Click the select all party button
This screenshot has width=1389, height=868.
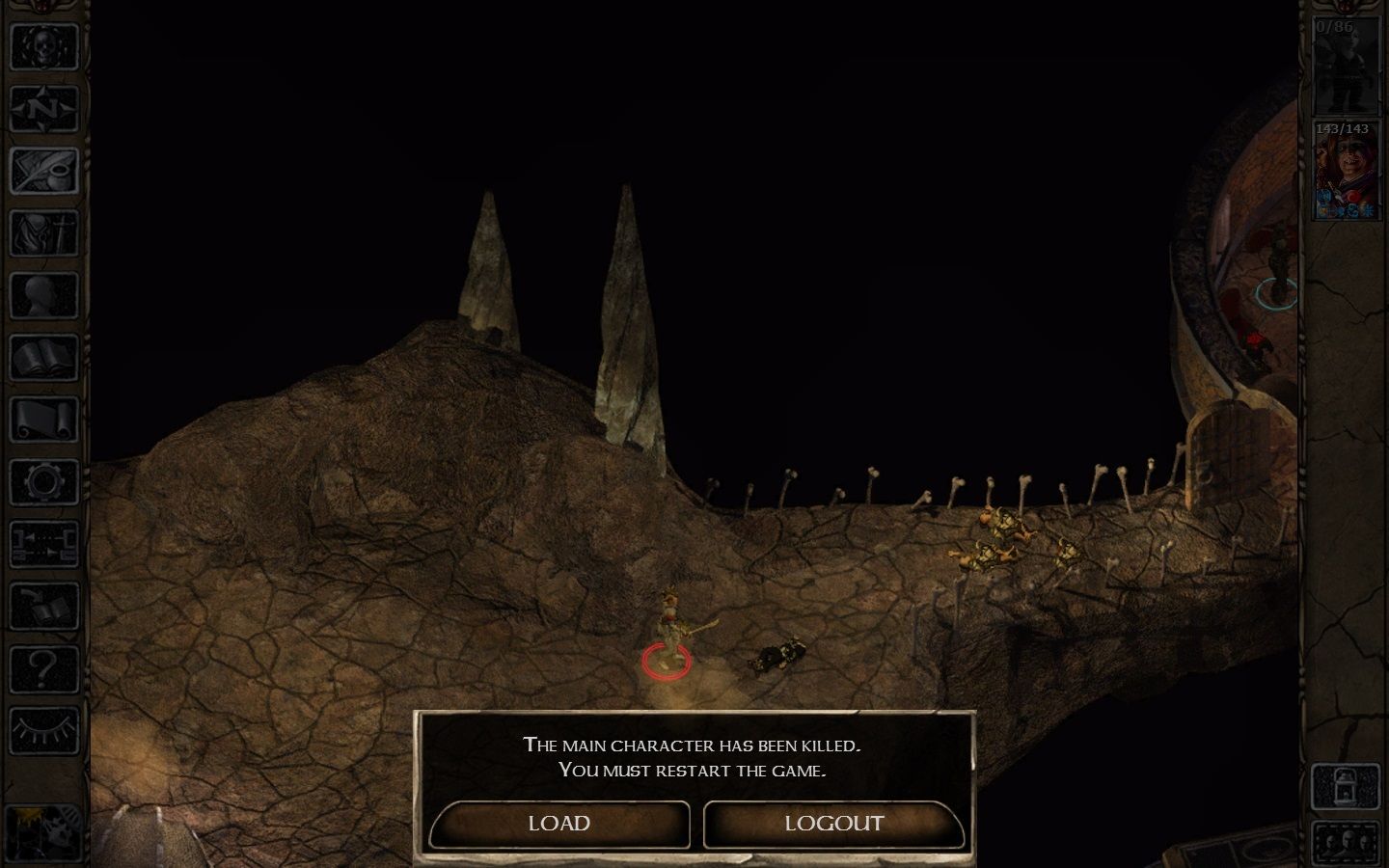click(x=1347, y=844)
